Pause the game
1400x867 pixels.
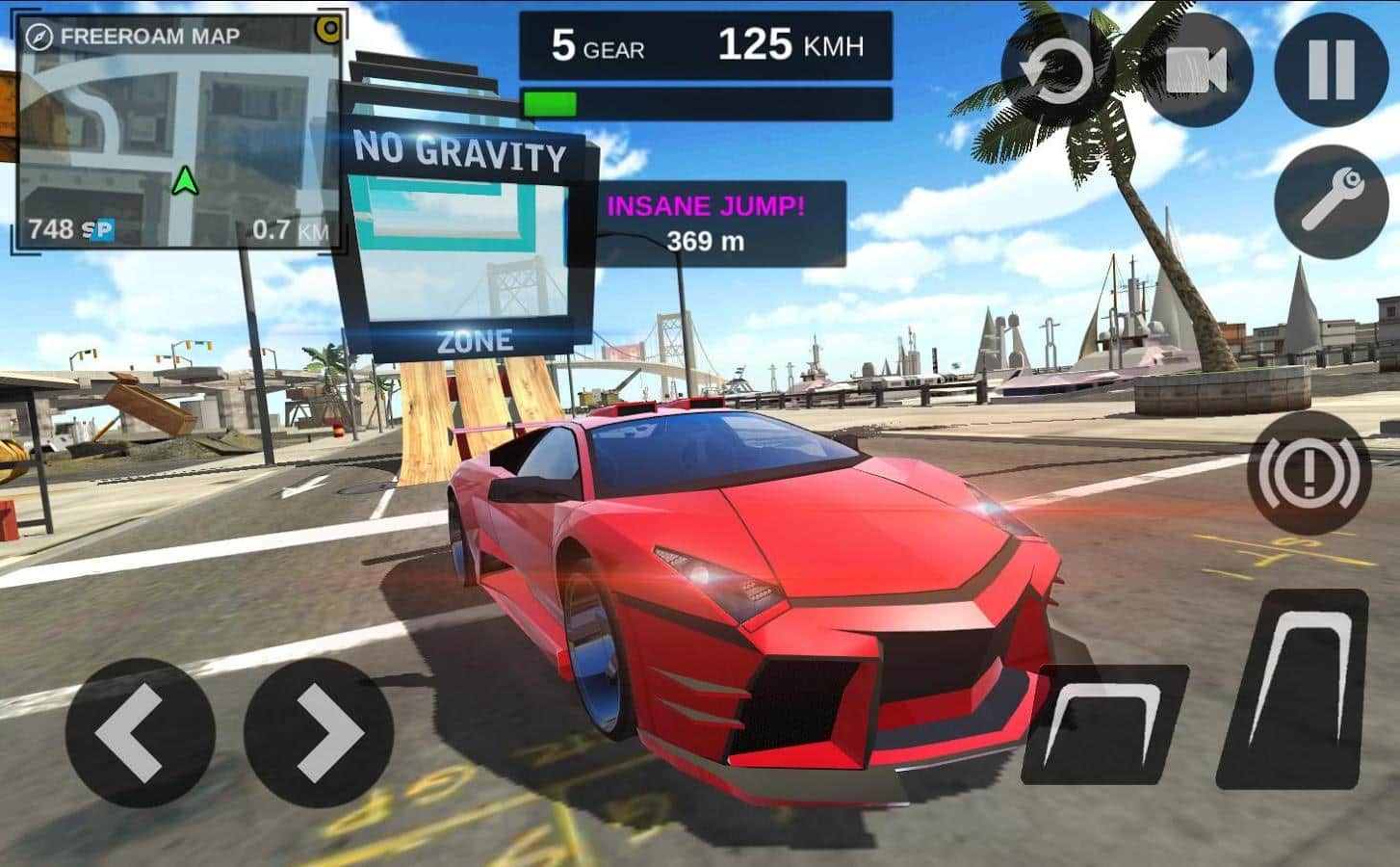(x=1331, y=69)
